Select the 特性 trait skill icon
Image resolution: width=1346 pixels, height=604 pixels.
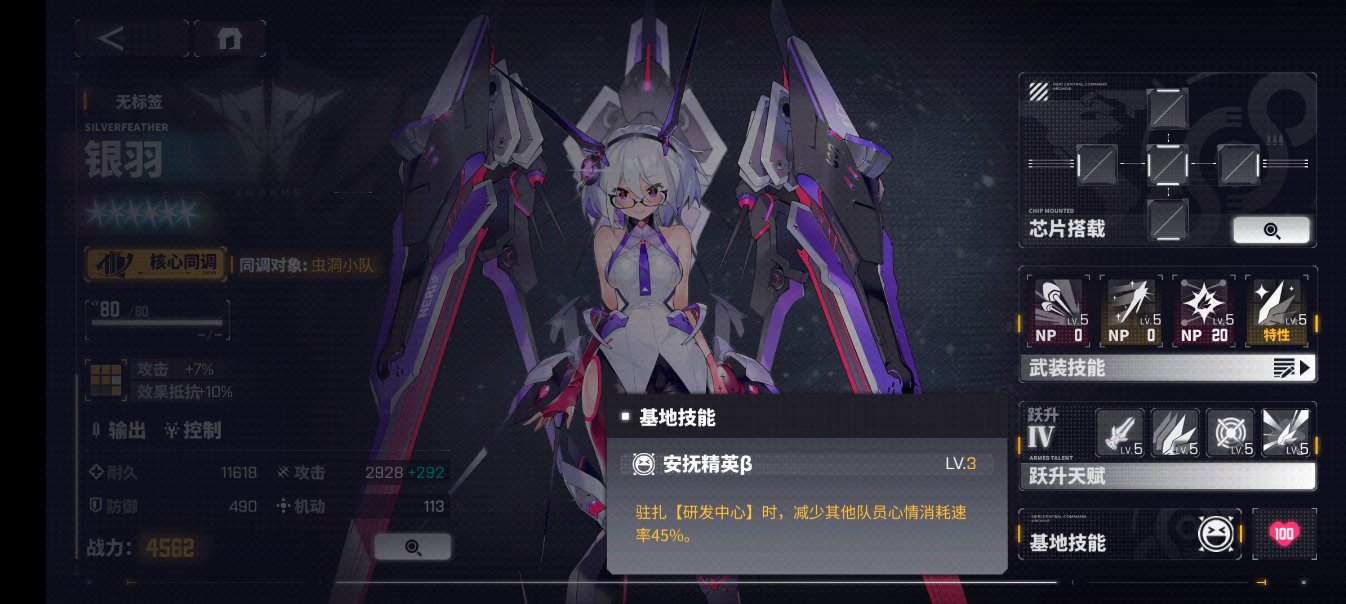[x=1276, y=312]
